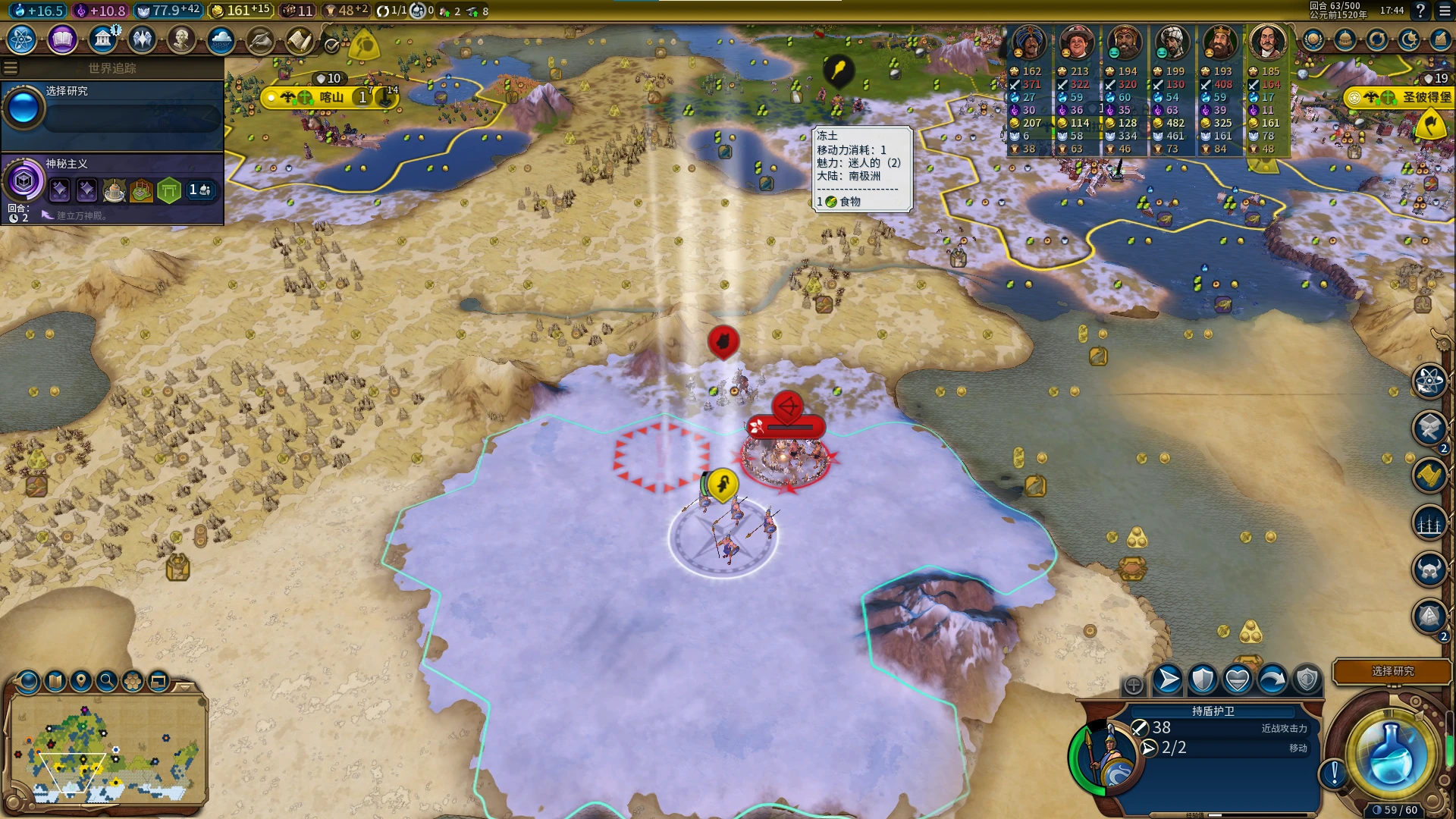The image size is (1456, 819).
Task: Select the 选择研究 research tracker panel
Action: 112,114
